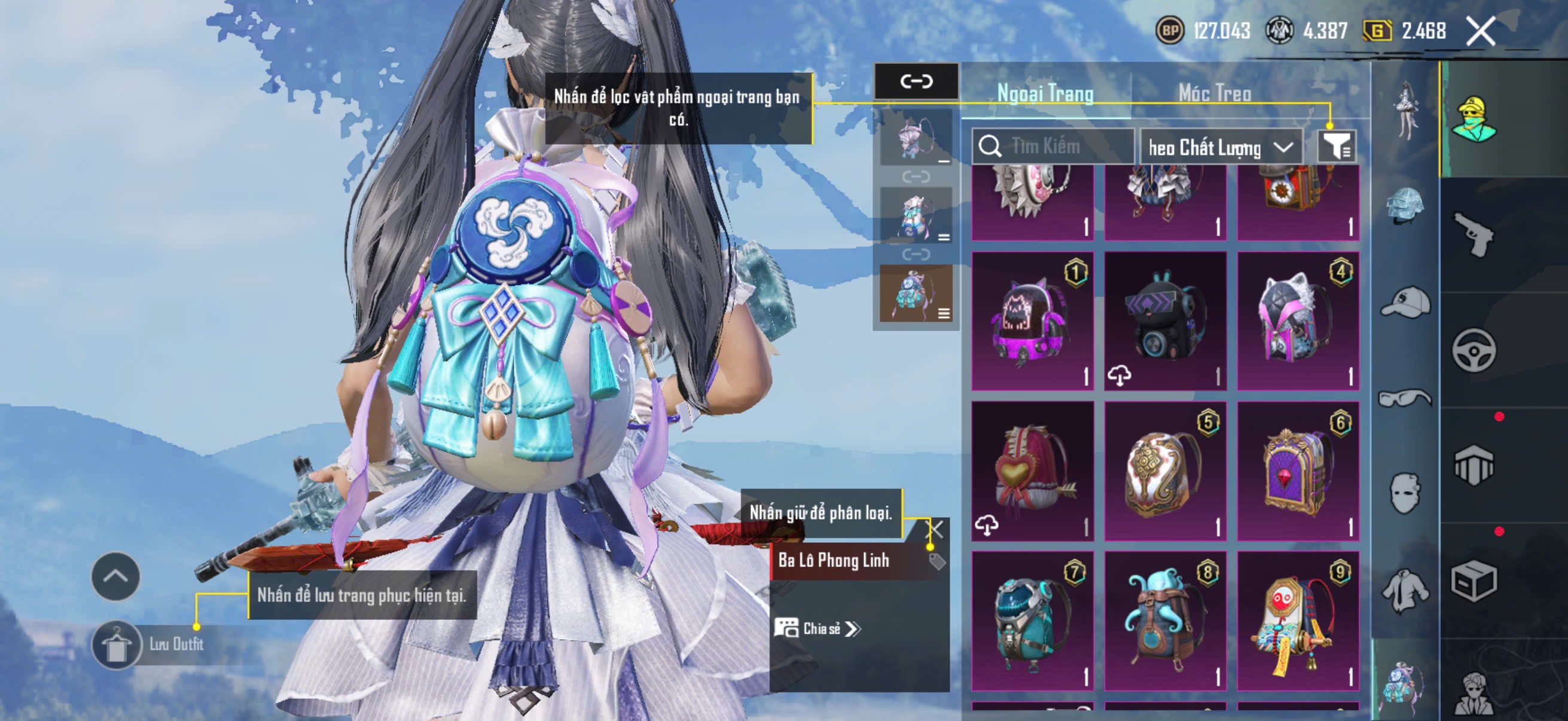The width and height of the screenshot is (1568, 721).
Task: Choose the red heart backpack with arrow
Action: click(1032, 471)
